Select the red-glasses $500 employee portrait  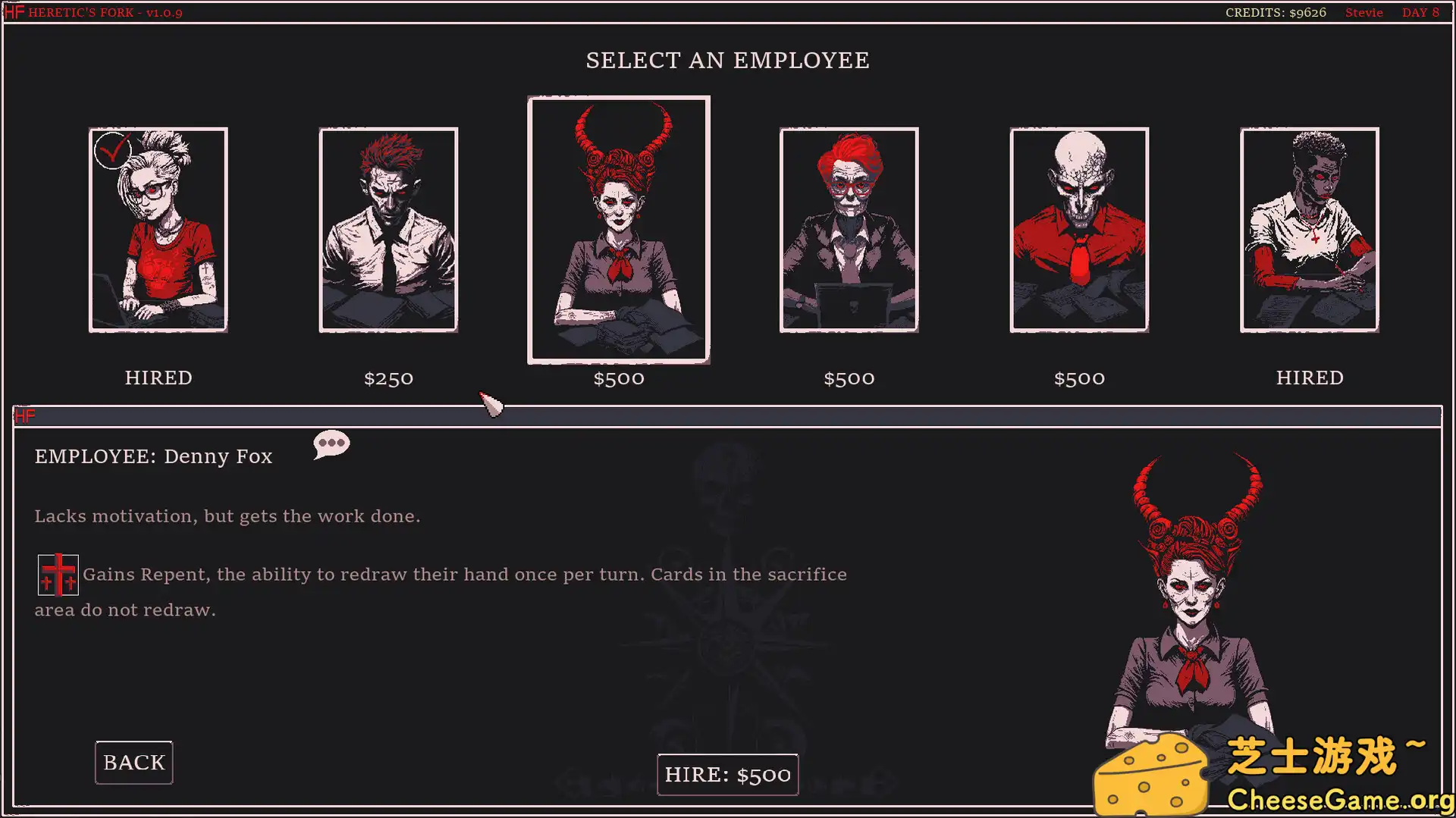click(x=849, y=229)
